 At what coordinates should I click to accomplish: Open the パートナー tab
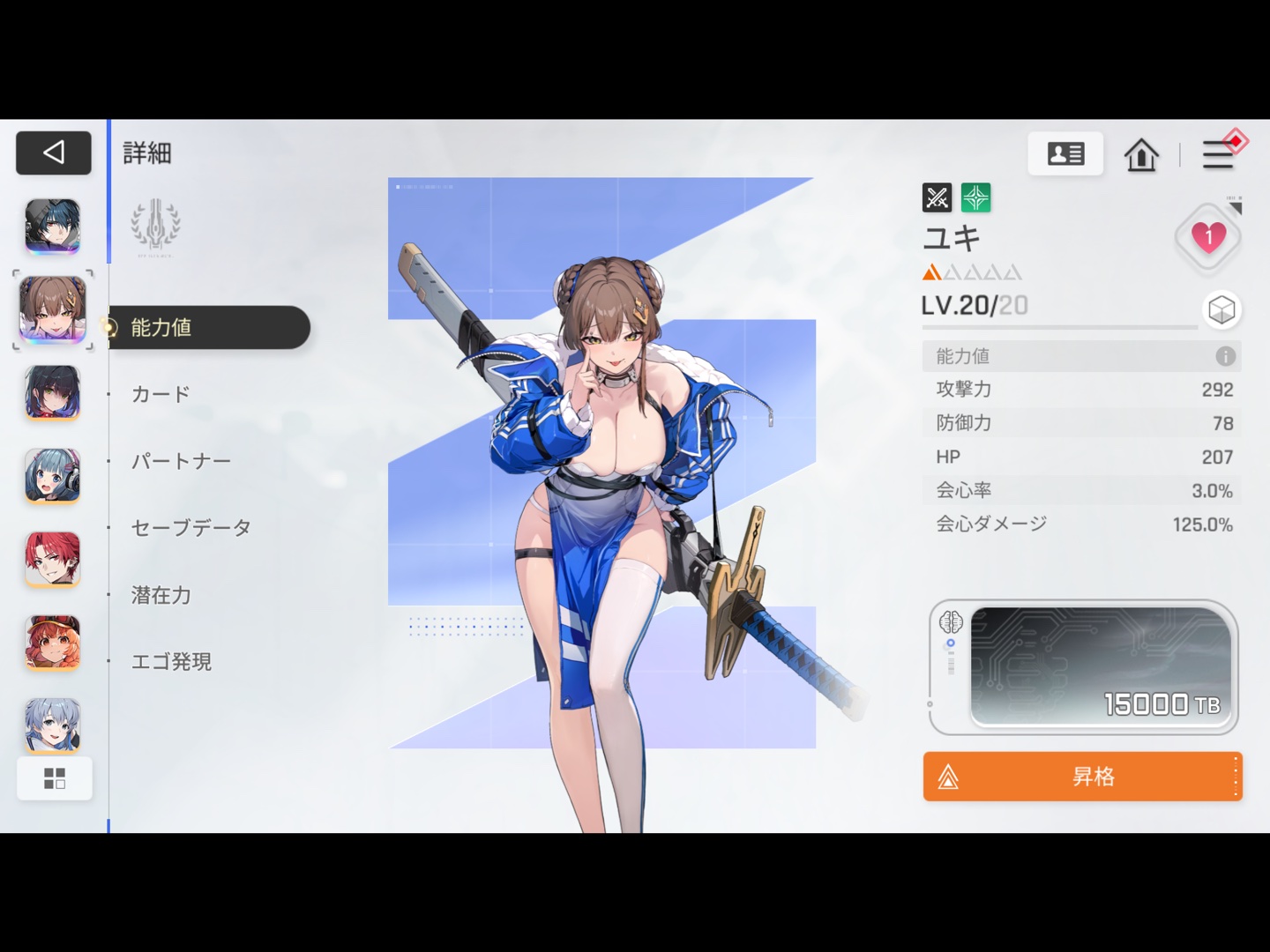(x=181, y=461)
